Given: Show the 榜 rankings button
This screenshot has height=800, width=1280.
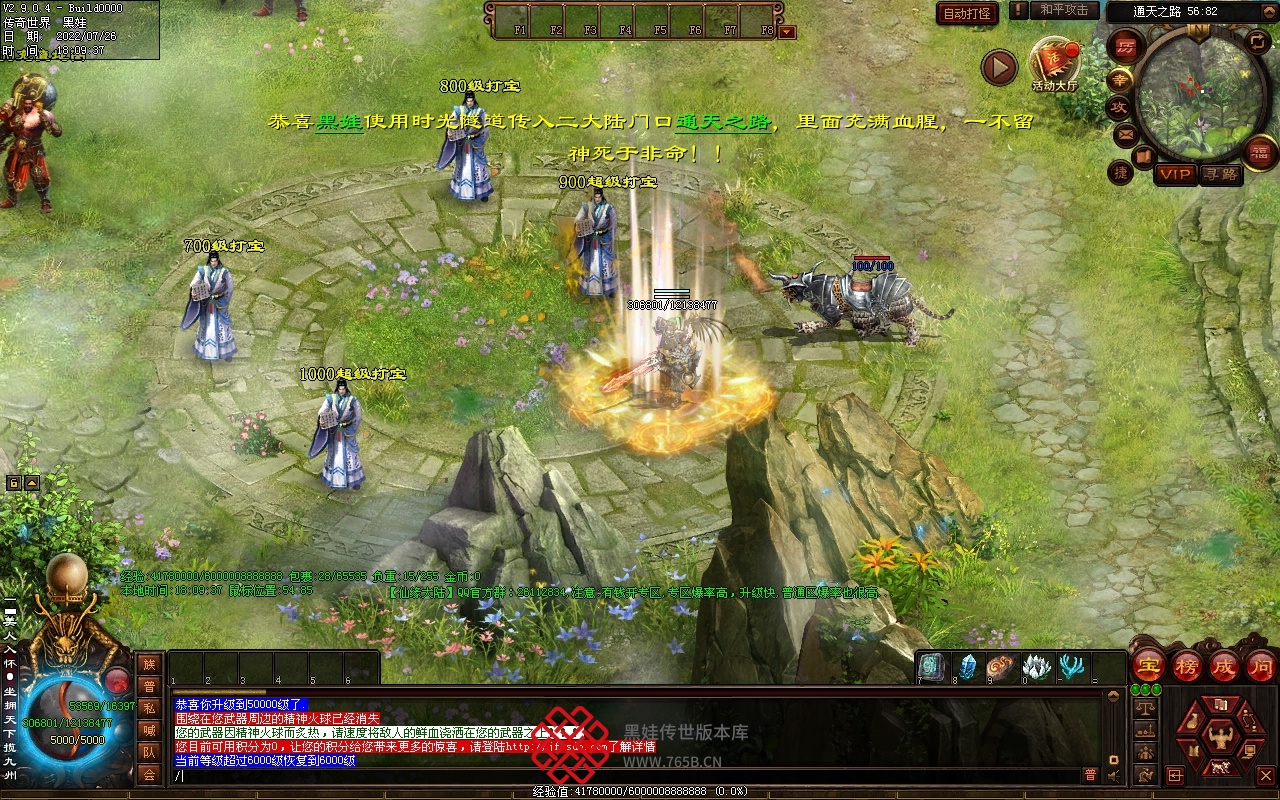Looking at the screenshot, I should tap(1187, 667).
